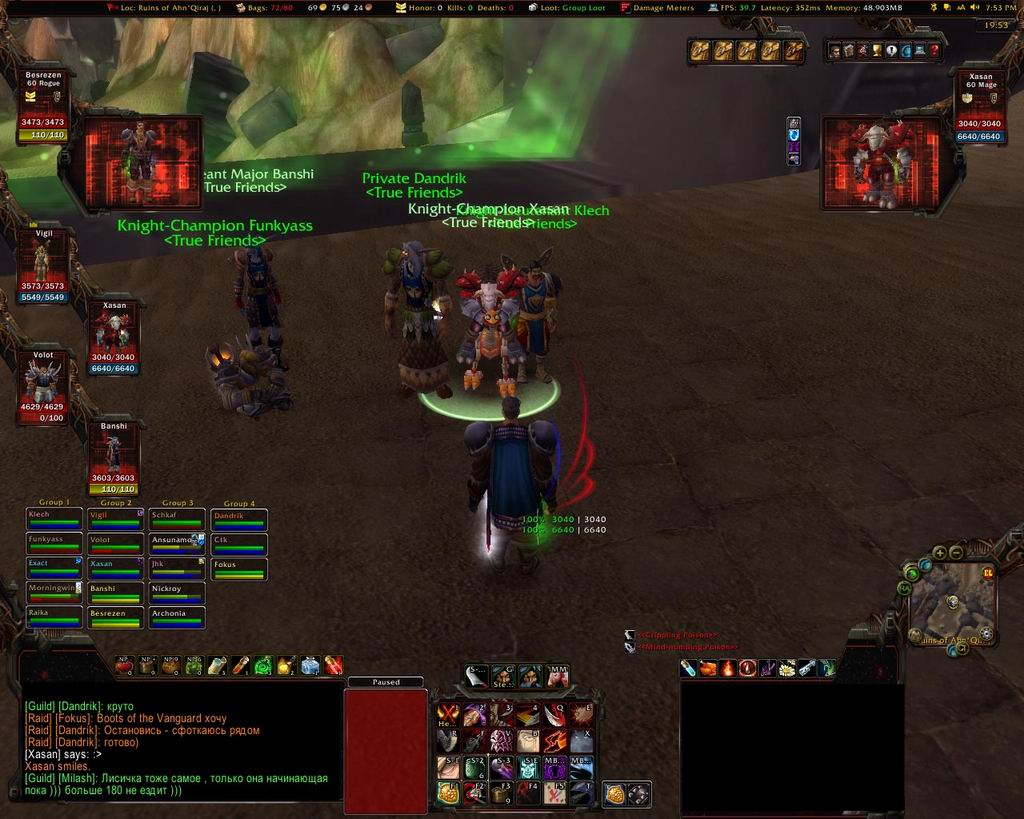1024x819 pixels.
Task: Zoom out the minimap with minus button
Action: pyautogui.click(x=955, y=553)
